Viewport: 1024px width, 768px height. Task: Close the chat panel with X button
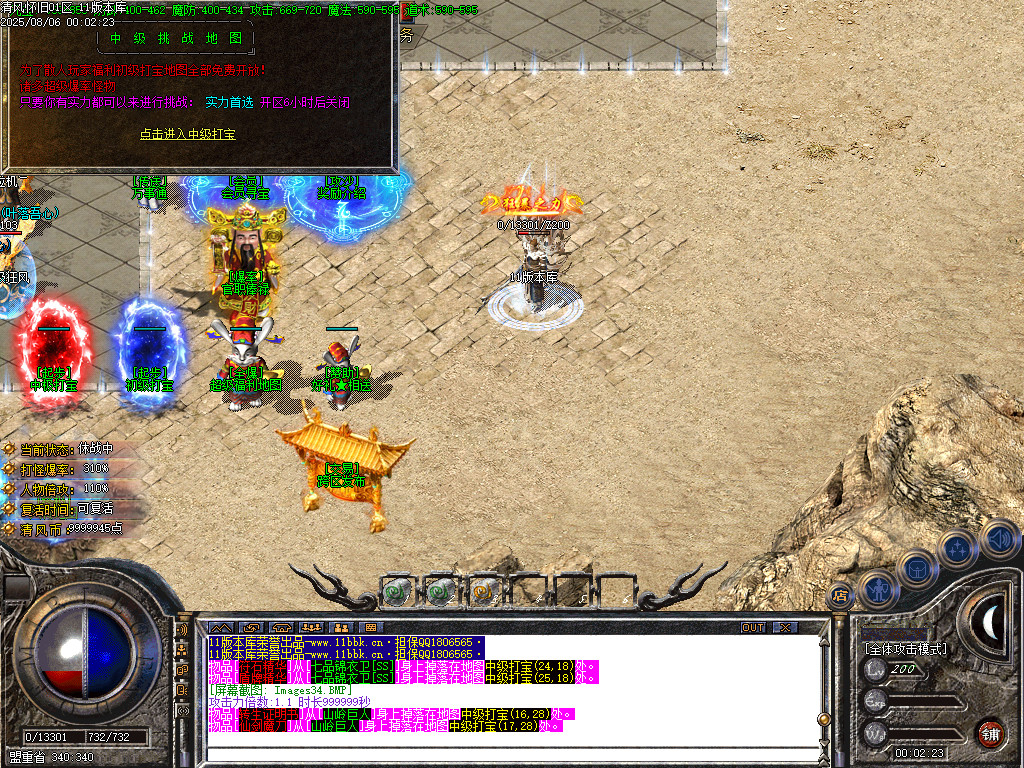click(x=785, y=627)
